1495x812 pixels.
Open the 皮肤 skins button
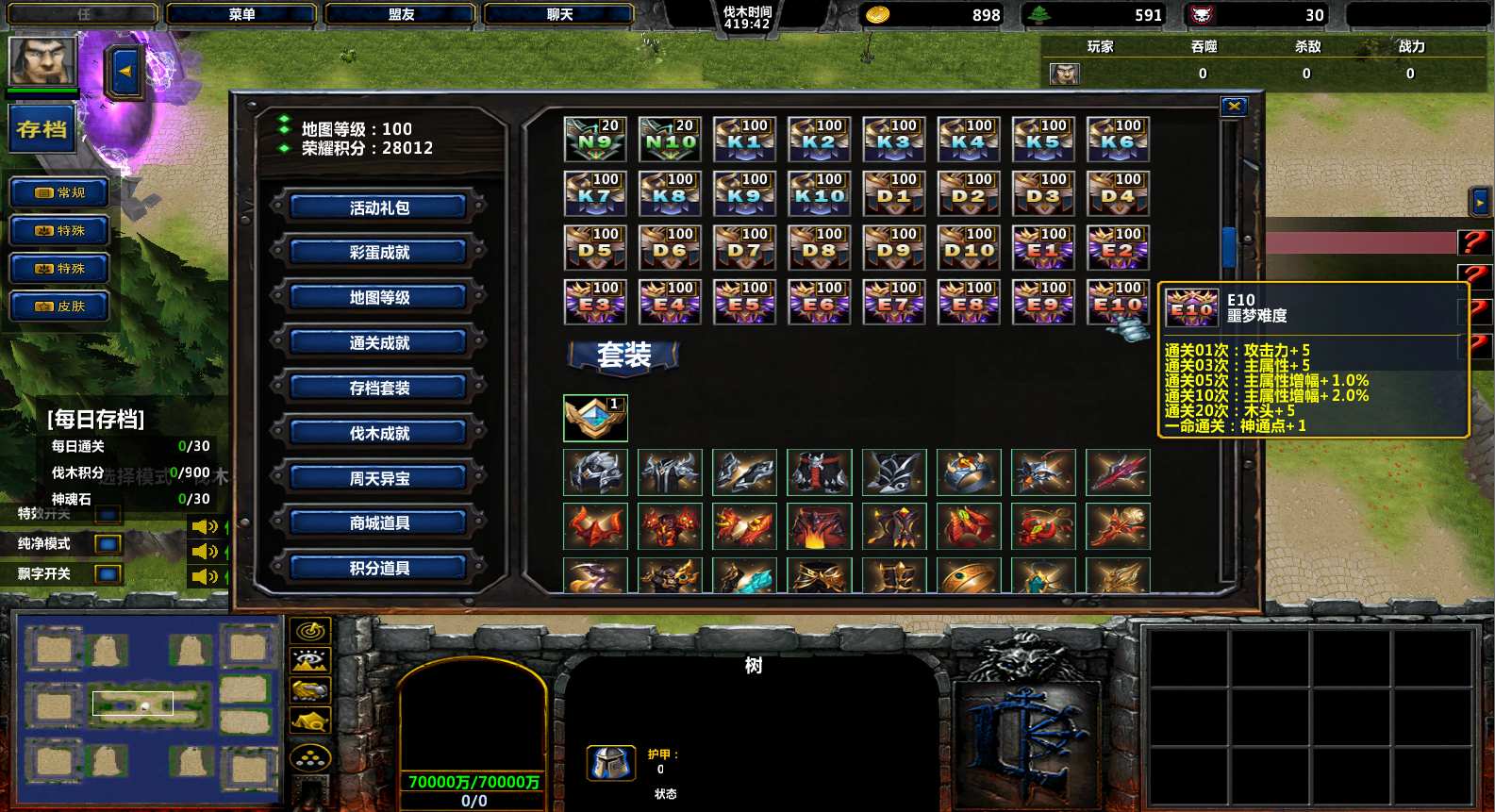tap(59, 307)
